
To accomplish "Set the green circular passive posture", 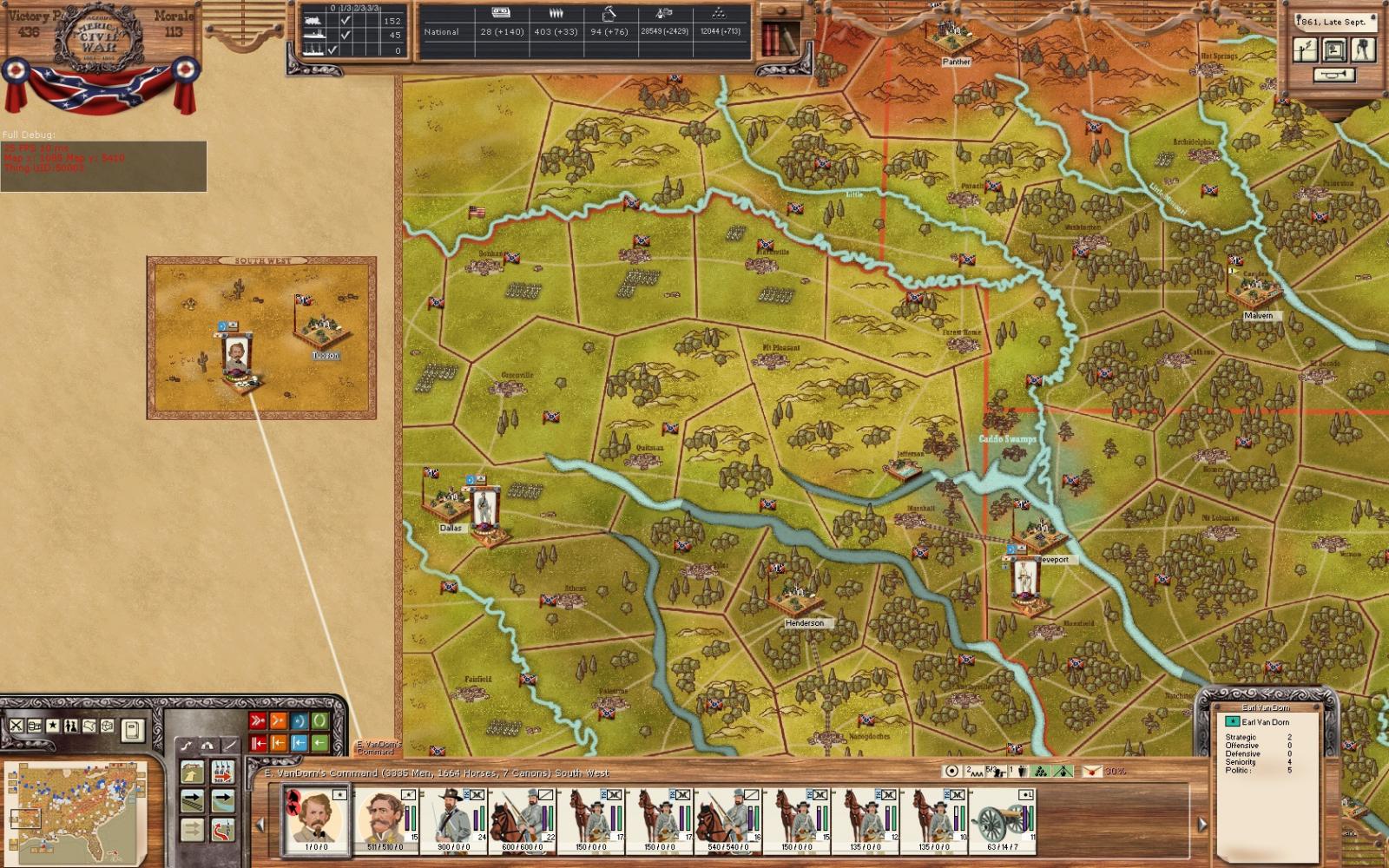I will (319, 720).
